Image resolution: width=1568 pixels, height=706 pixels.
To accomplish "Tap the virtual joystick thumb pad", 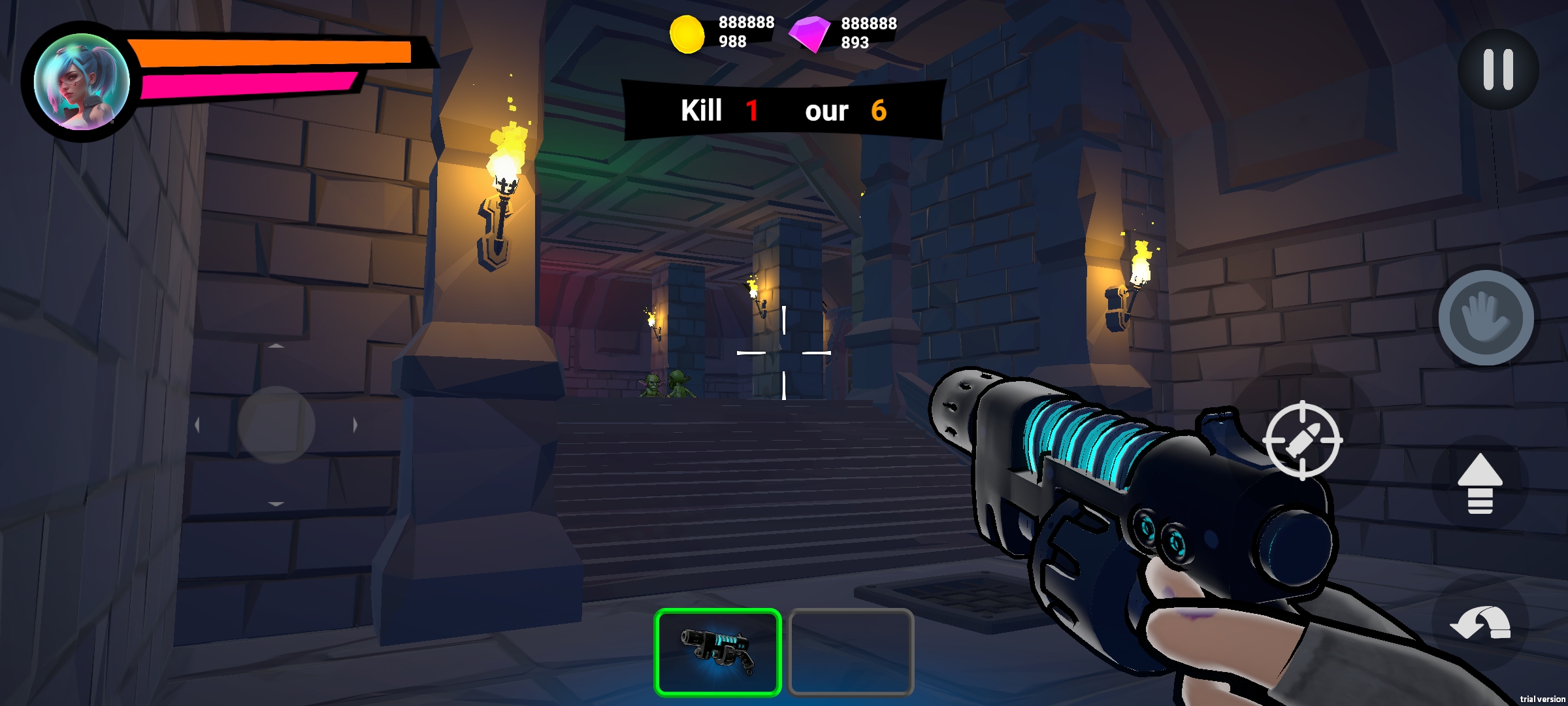I will point(276,425).
